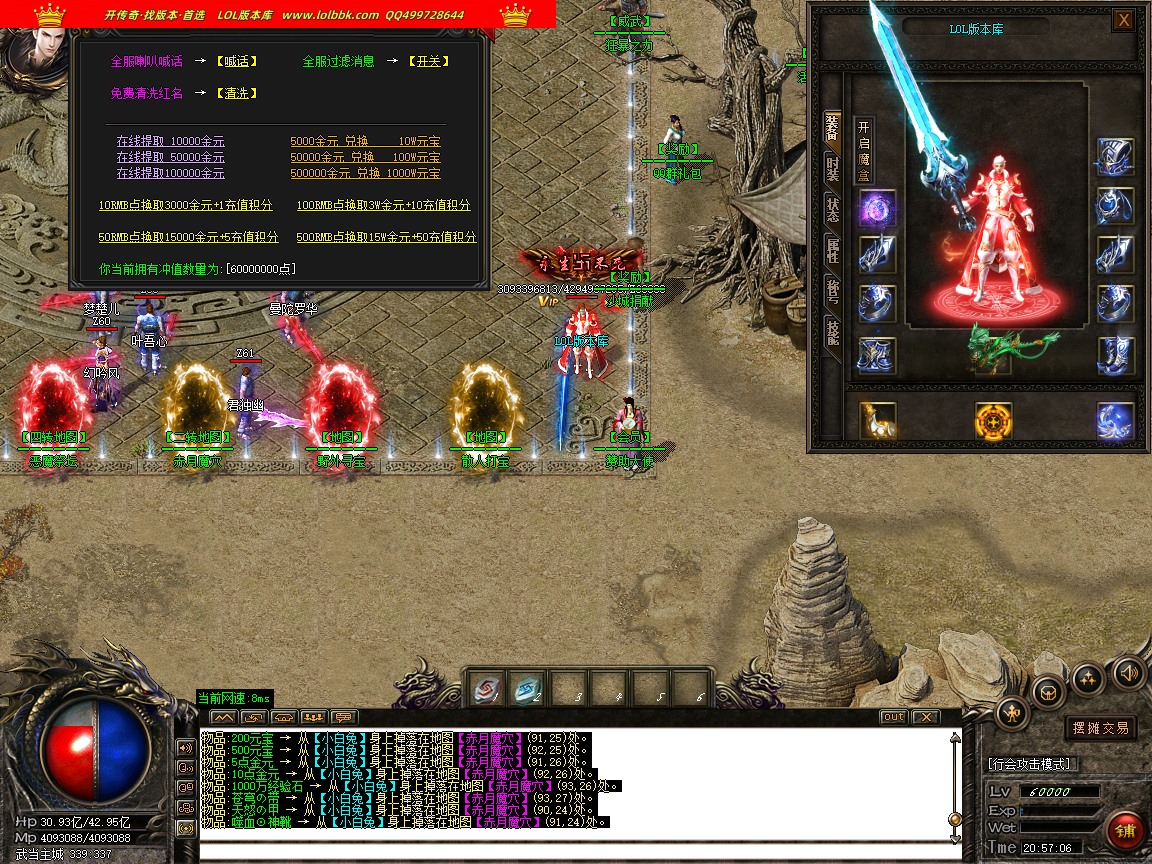Image resolution: width=1152 pixels, height=864 pixels.
Task: Select the purple orb equipment slot
Action: coord(877,209)
